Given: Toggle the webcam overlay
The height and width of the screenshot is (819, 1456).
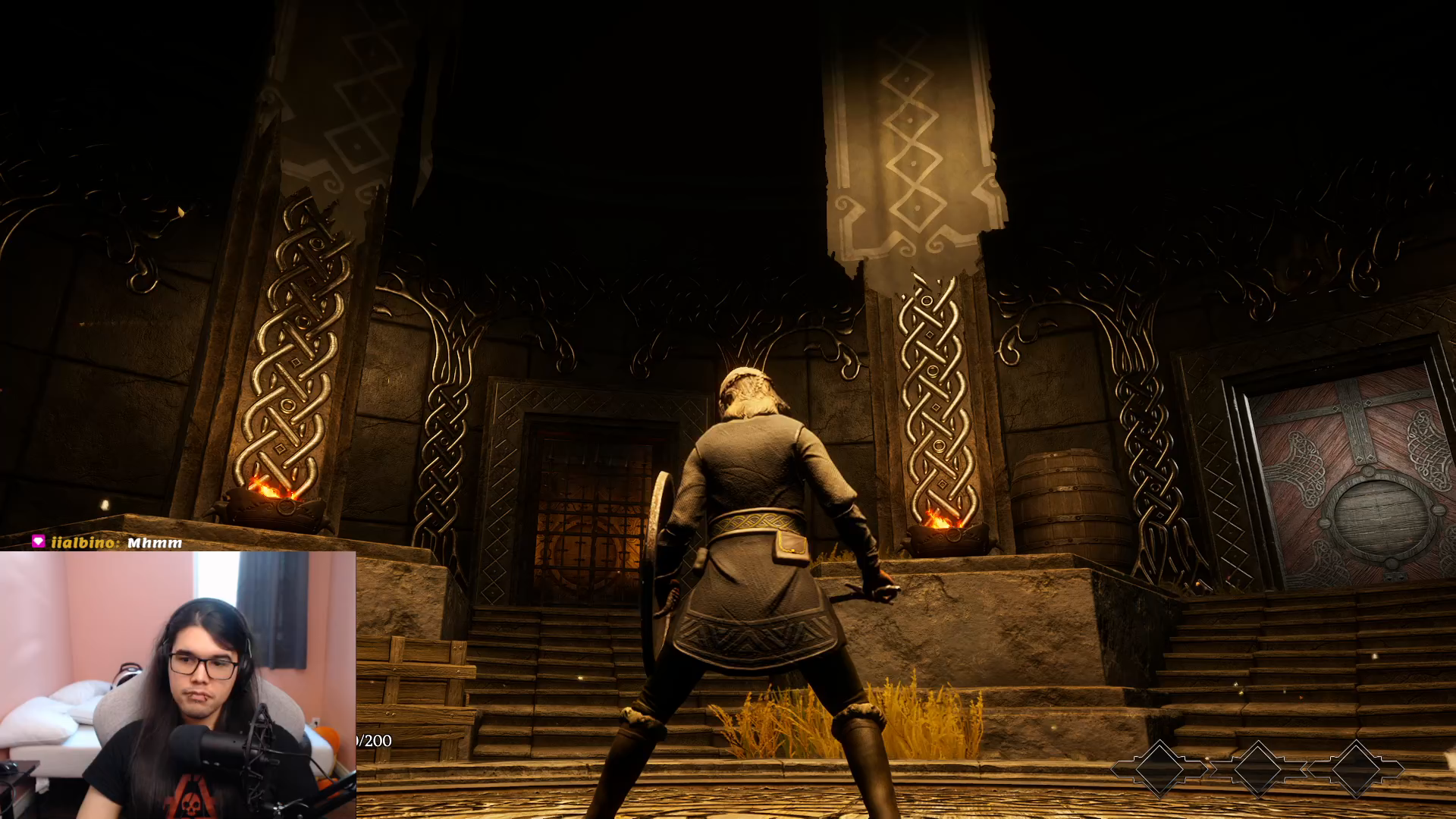Looking at the screenshot, I should click(178, 686).
